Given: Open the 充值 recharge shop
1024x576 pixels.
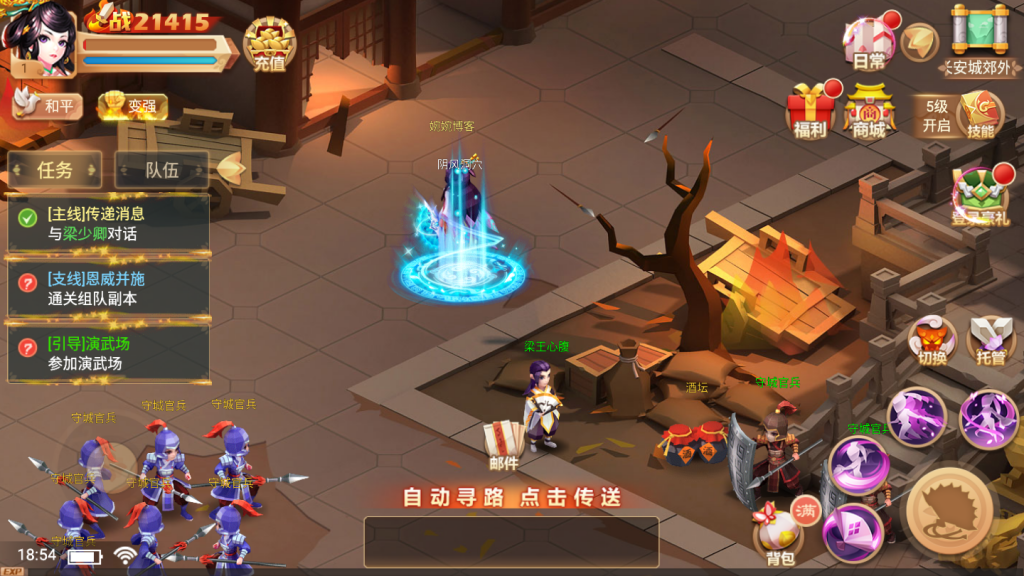Looking at the screenshot, I should (x=268, y=46).
